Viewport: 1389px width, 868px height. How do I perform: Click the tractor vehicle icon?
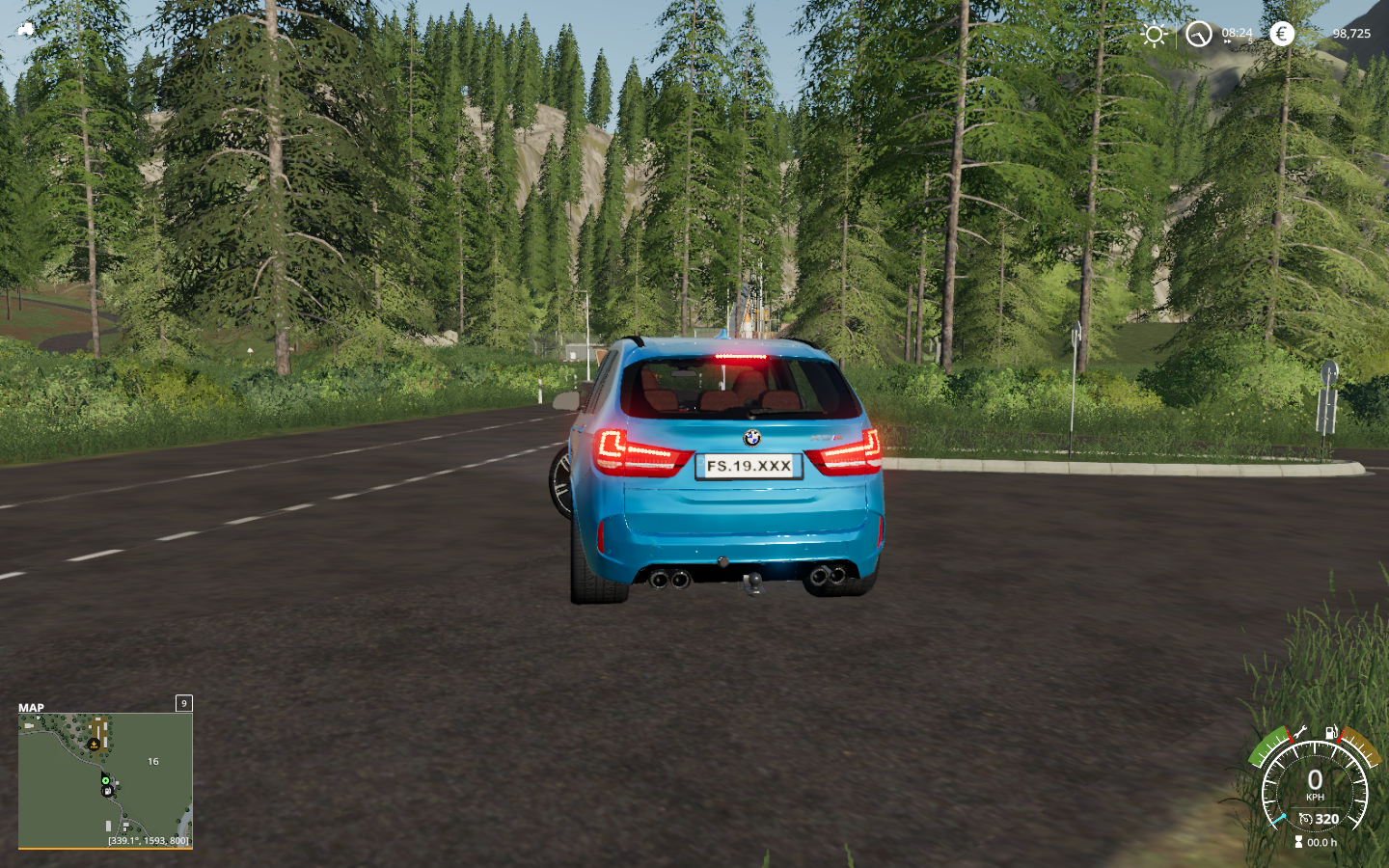(26, 29)
